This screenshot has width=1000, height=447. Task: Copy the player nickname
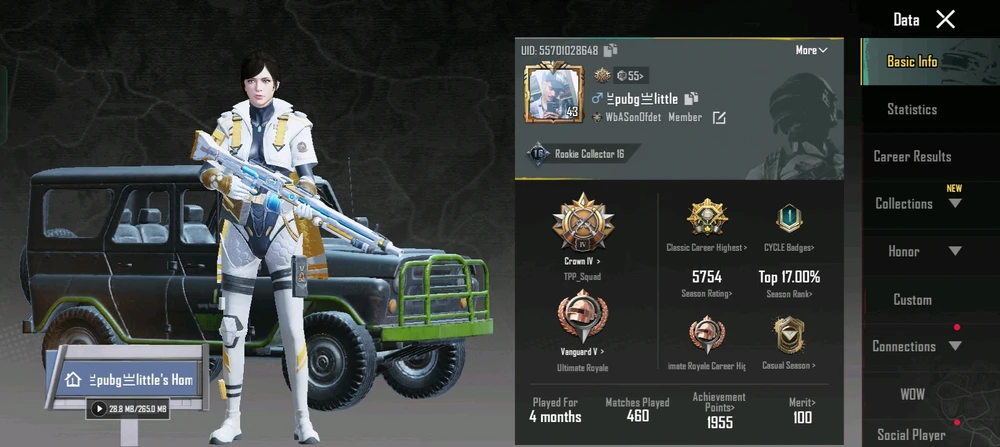point(691,98)
